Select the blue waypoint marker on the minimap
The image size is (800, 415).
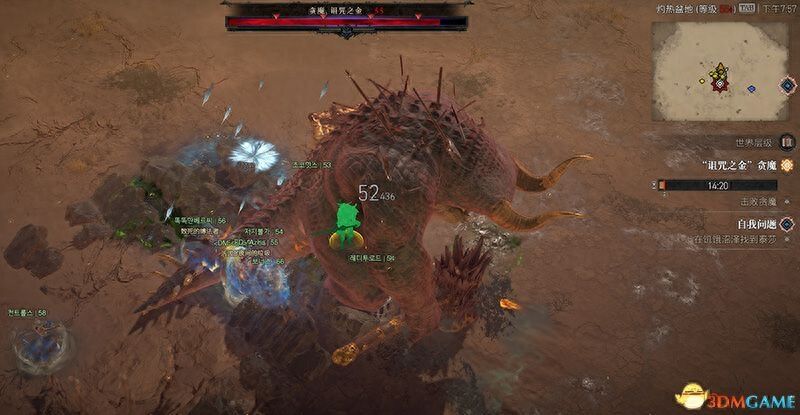click(751, 89)
